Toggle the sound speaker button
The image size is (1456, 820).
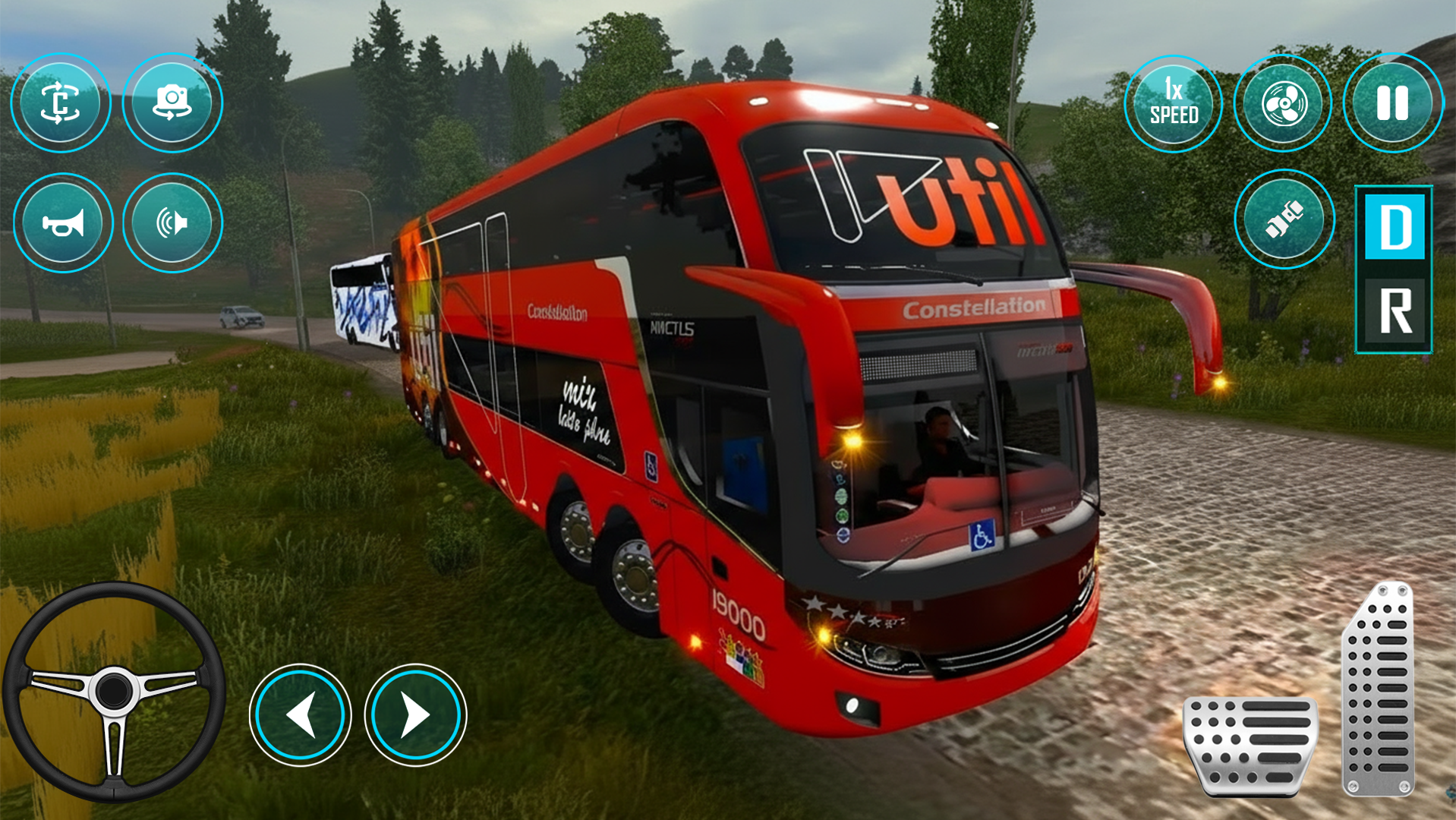coord(172,223)
